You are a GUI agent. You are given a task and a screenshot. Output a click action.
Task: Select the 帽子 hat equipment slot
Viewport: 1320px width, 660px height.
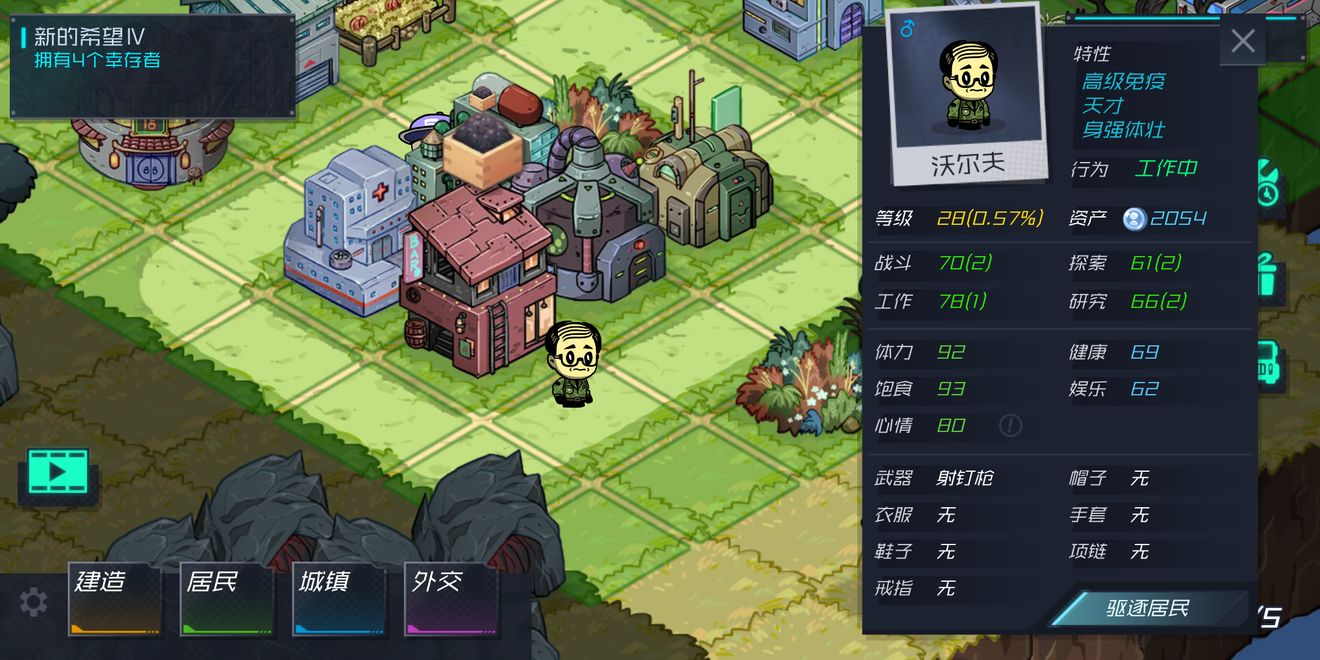click(x=1139, y=479)
